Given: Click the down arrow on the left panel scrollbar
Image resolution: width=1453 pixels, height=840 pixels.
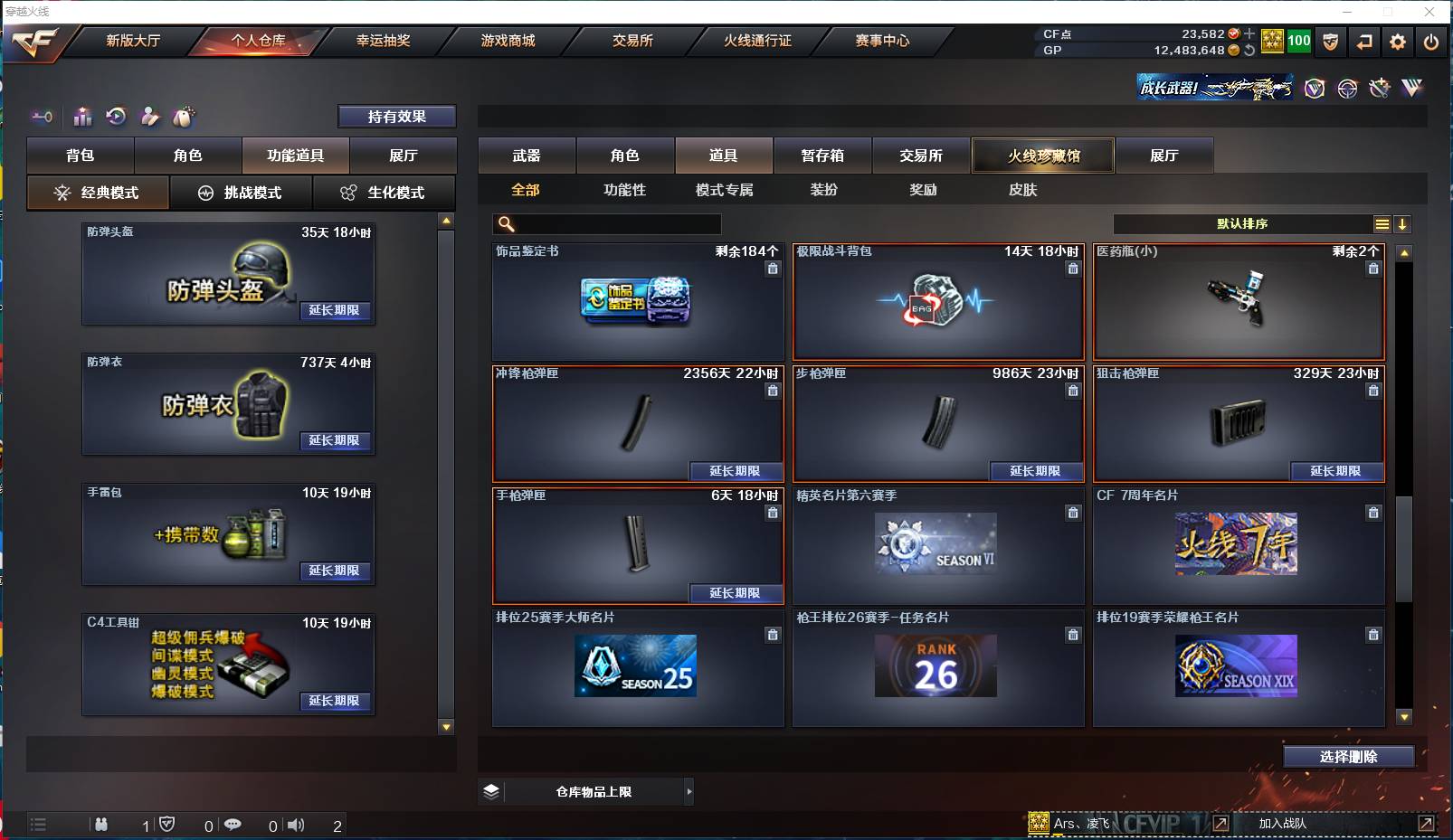Looking at the screenshot, I should [445, 724].
